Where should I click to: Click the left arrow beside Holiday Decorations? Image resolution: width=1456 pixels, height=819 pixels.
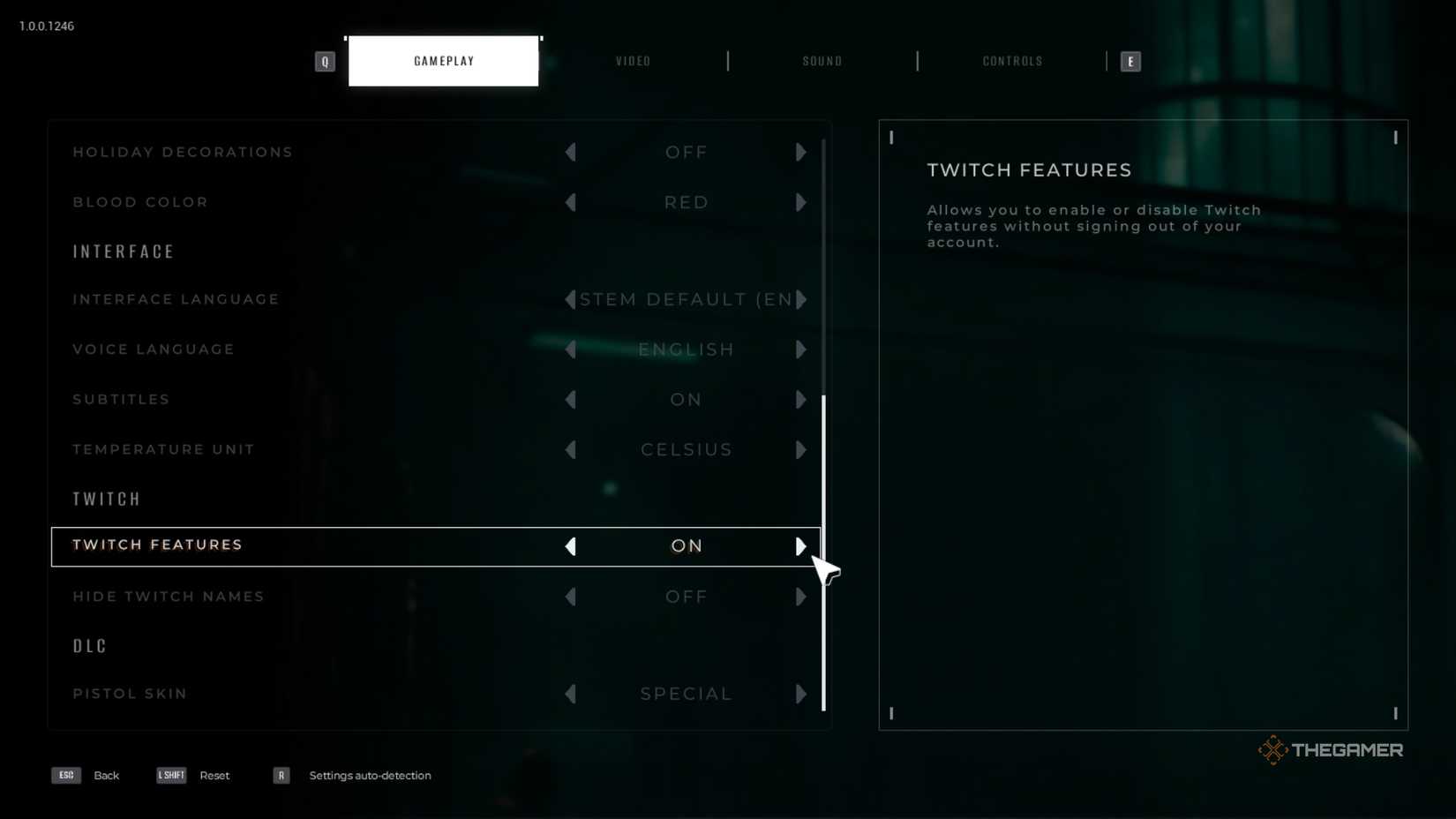pyautogui.click(x=571, y=152)
